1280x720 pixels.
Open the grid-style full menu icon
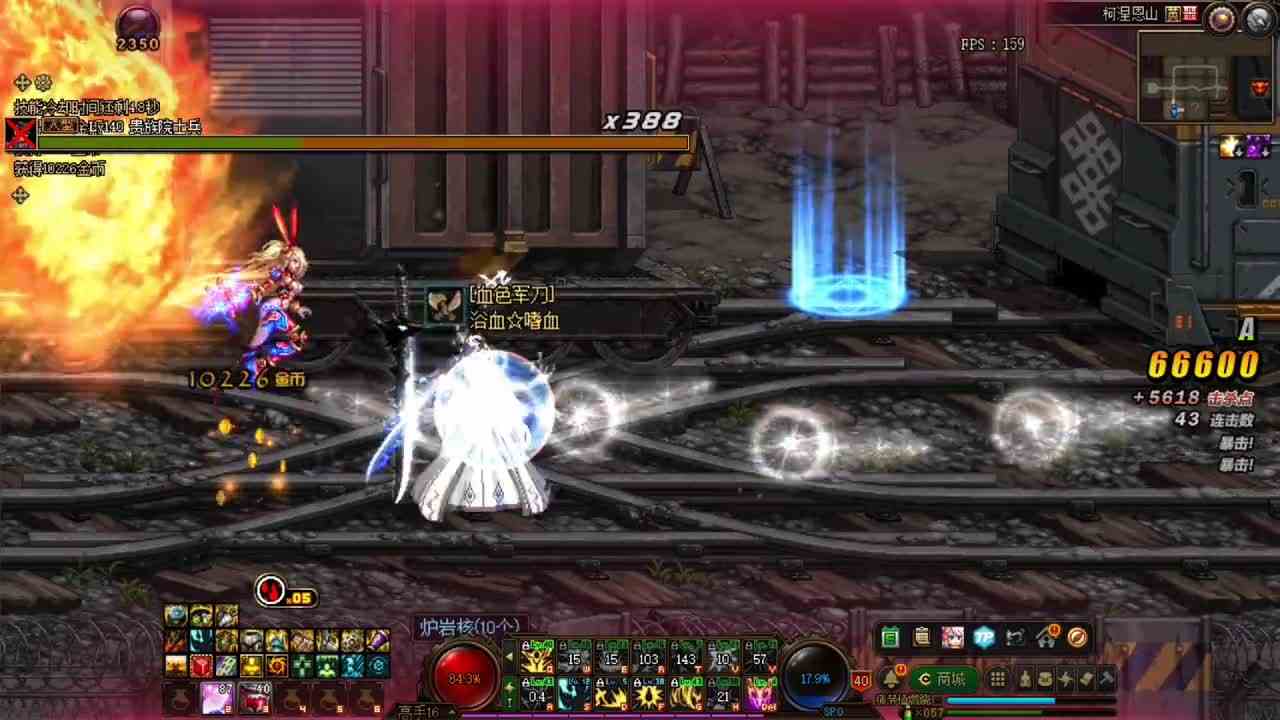tap(997, 678)
